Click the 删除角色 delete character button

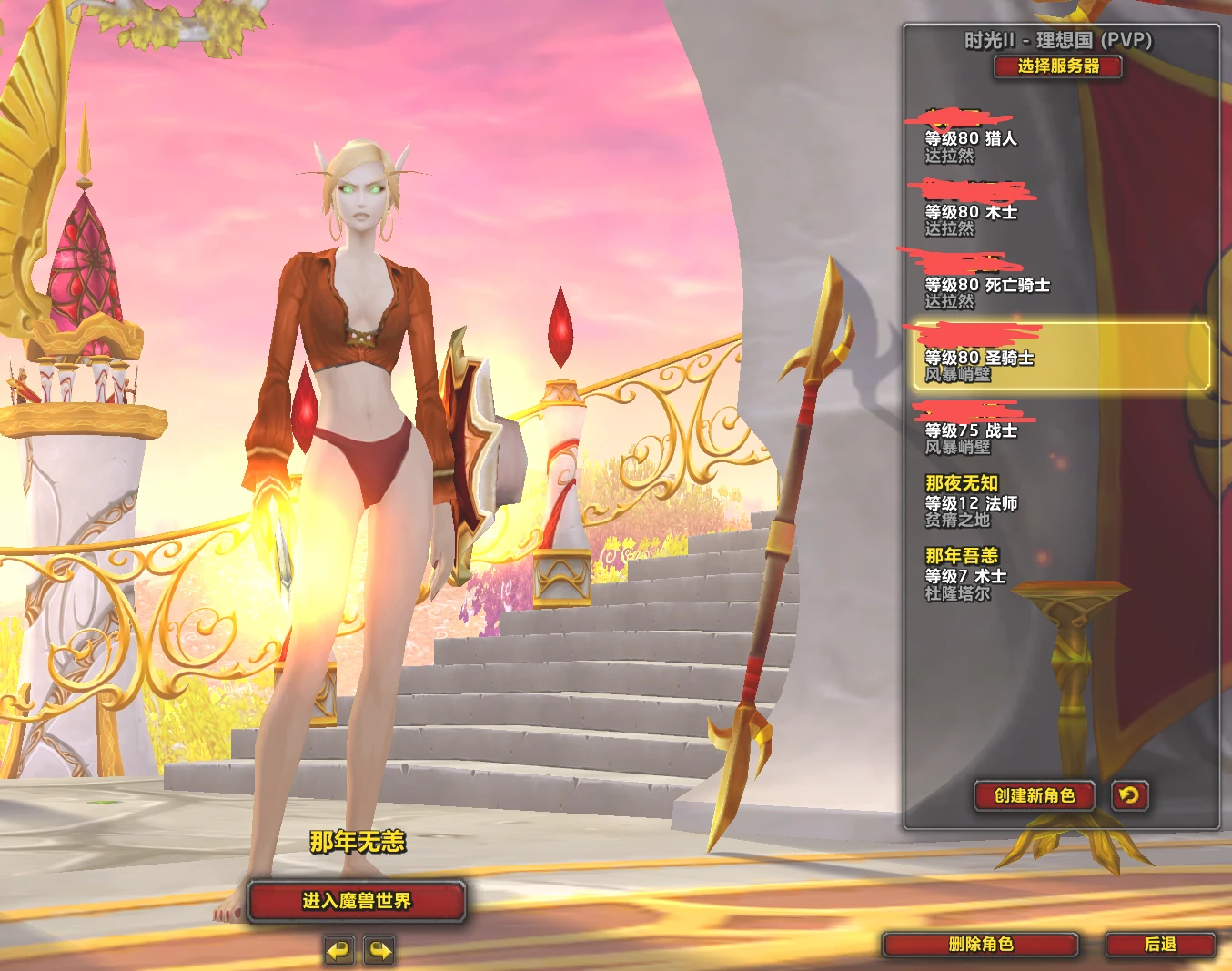[x=980, y=945]
